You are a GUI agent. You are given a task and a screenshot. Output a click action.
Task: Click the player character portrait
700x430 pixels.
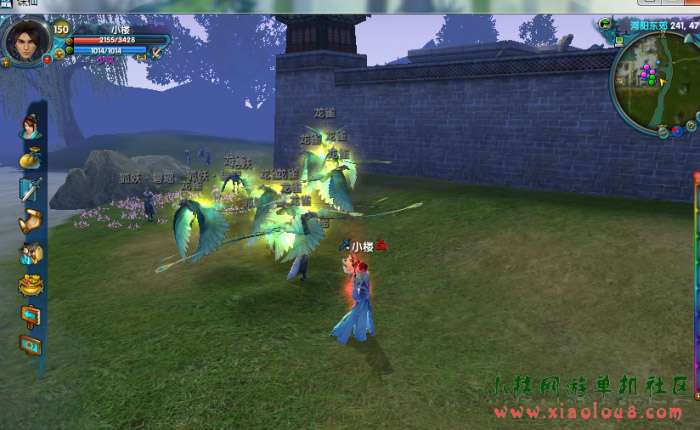pyautogui.click(x=28, y=40)
